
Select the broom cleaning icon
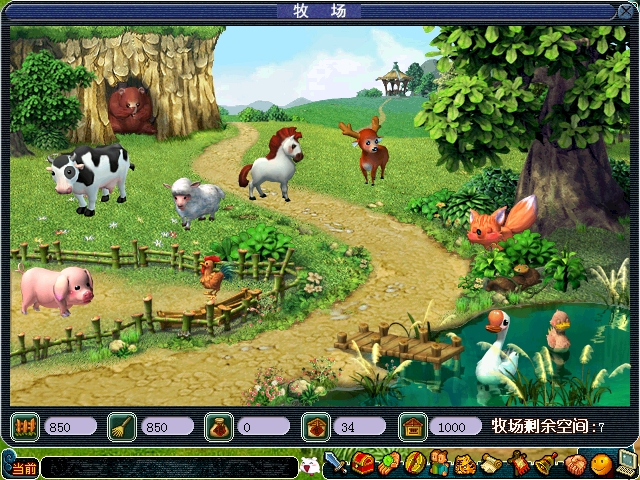[122, 427]
